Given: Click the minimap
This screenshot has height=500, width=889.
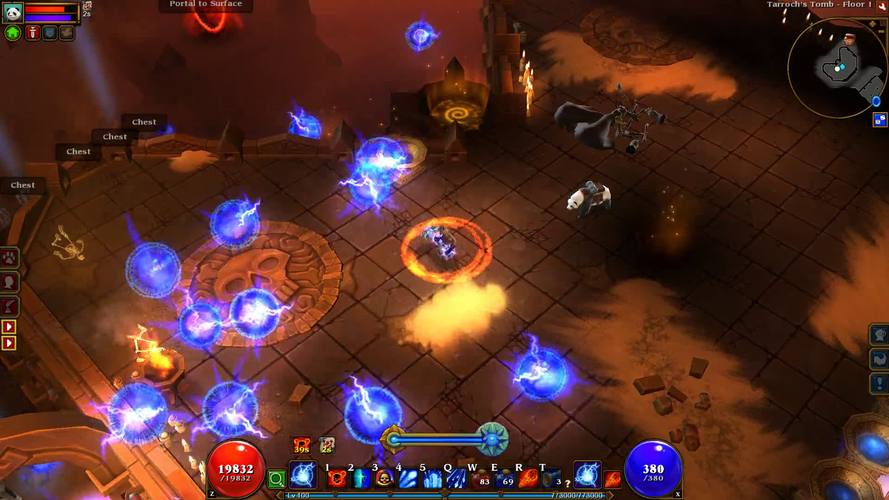Looking at the screenshot, I should (836, 65).
